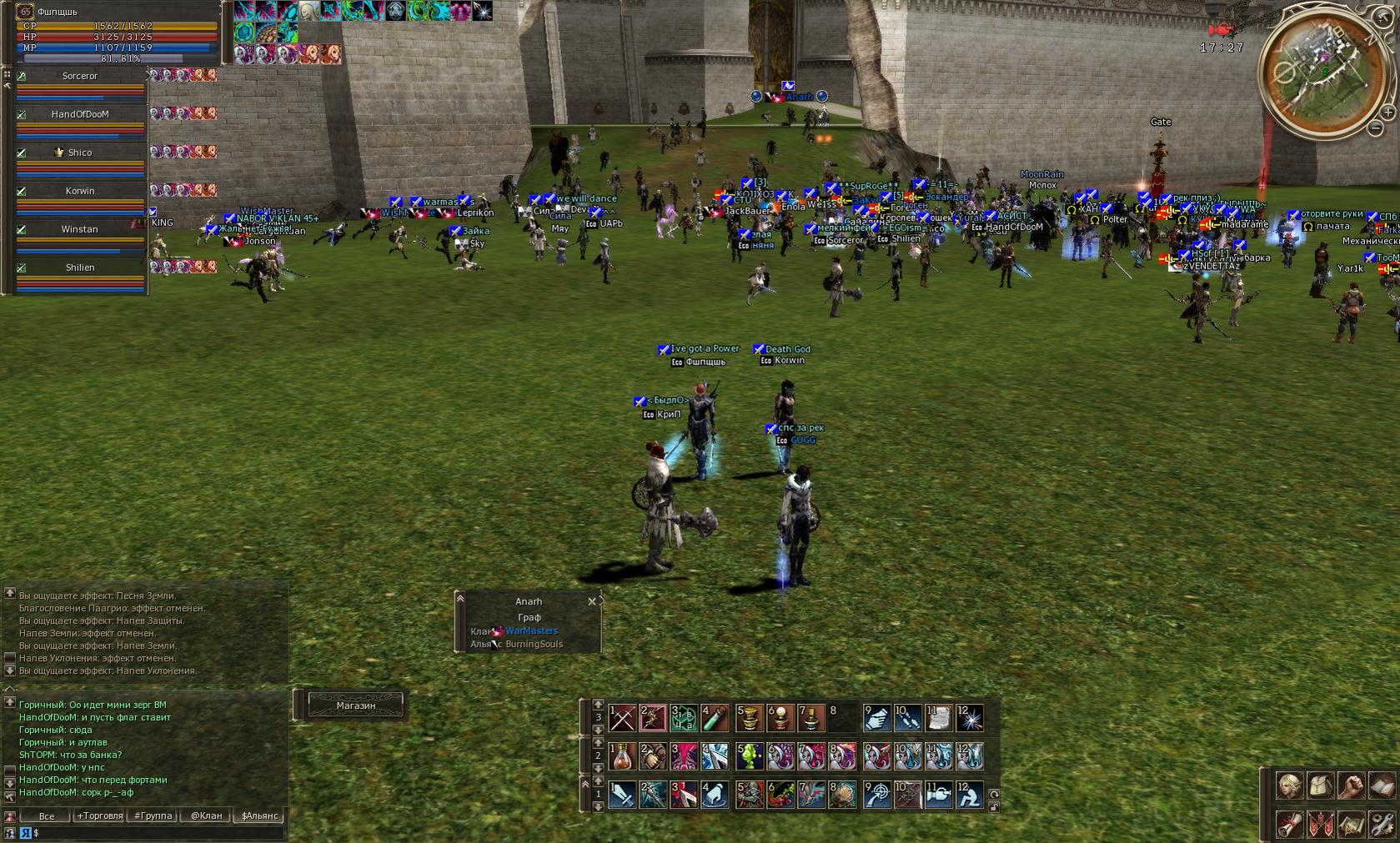Open the actions fist icon
The width and height of the screenshot is (1400, 843).
1351,785
